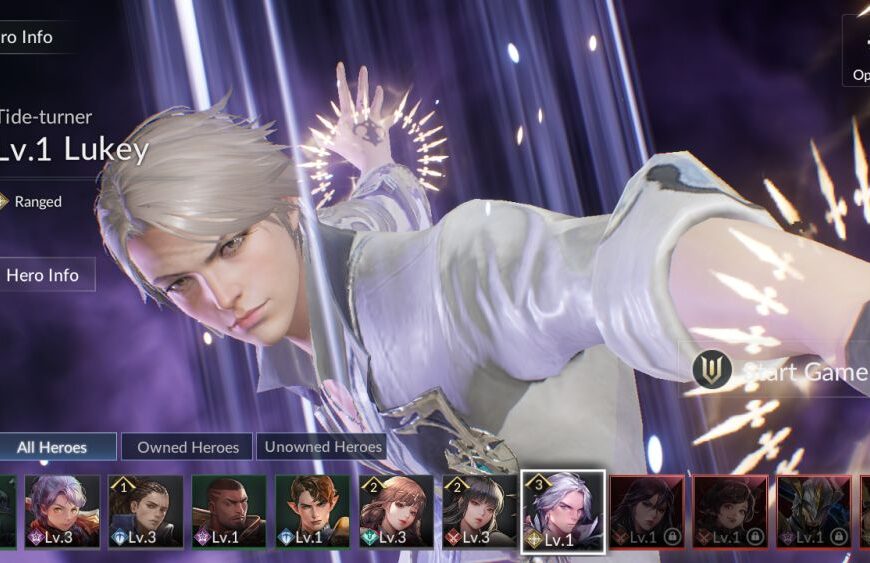Select the locked helmeted armored hero portrait
The height and width of the screenshot is (563, 870).
(x=814, y=511)
